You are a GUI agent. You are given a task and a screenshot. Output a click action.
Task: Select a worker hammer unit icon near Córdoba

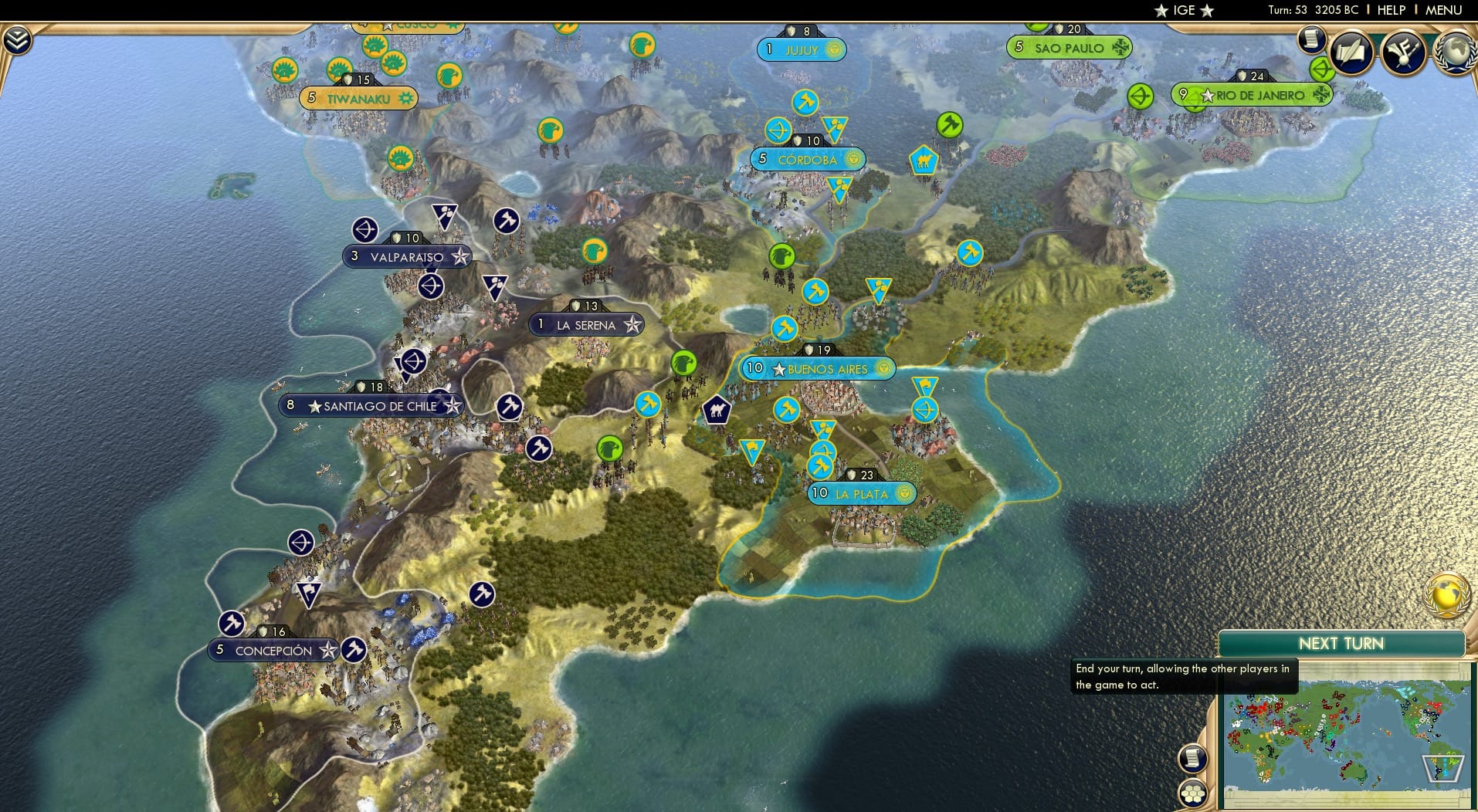click(805, 103)
